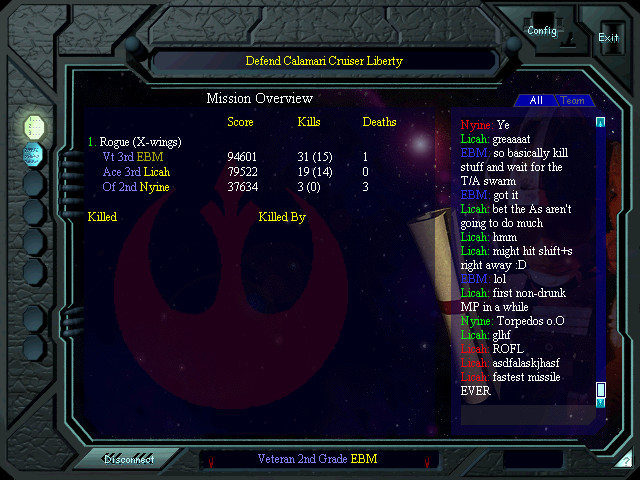640x480 pixels.
Task: Disconnect from the multiplayer session
Action: [x=128, y=459]
